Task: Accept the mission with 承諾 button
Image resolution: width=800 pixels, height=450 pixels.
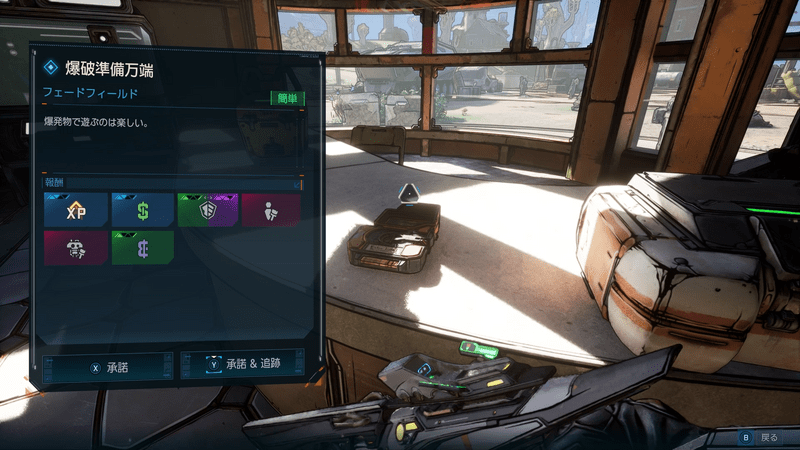Action: click(109, 367)
